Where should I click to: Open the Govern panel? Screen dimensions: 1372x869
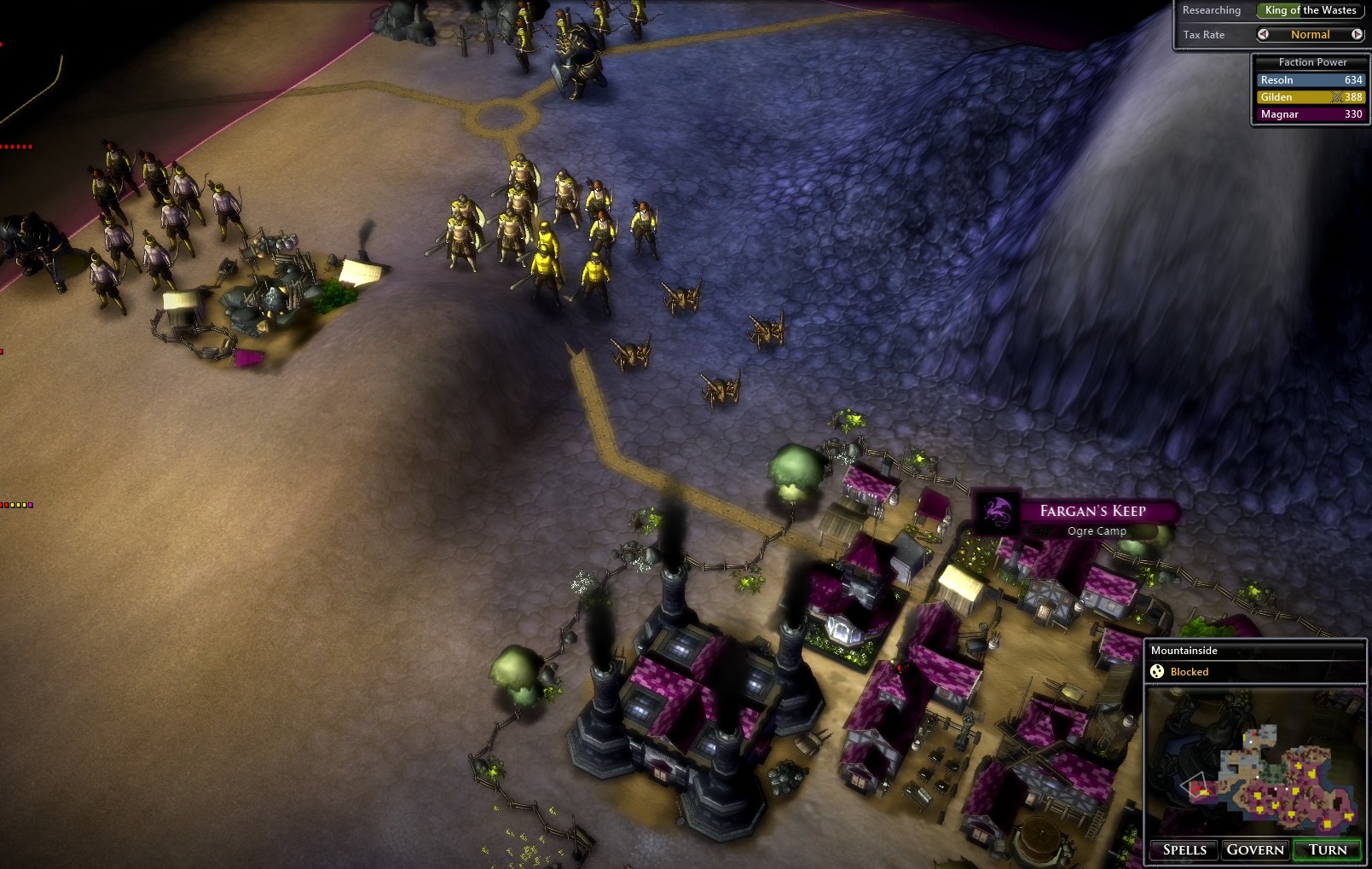click(x=1254, y=849)
